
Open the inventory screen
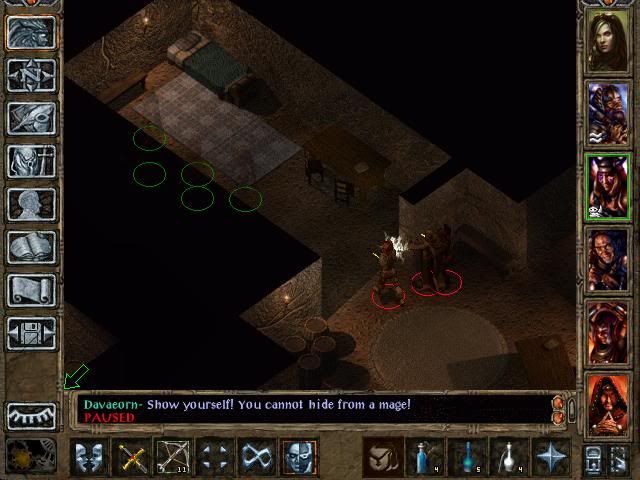[x=31, y=160]
